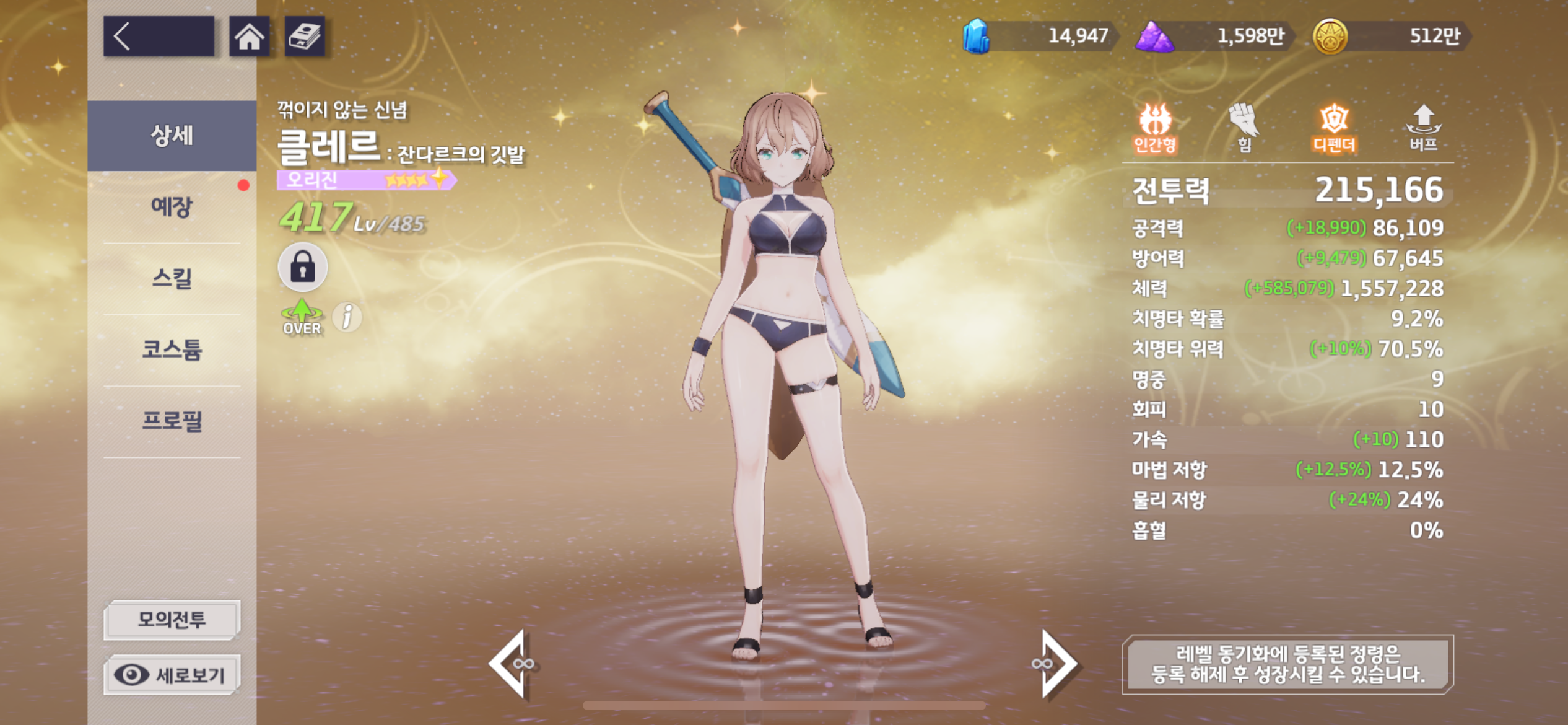This screenshot has width=1568, height=725.
Task: Click the blue crystal currency icon
Action: (976, 36)
